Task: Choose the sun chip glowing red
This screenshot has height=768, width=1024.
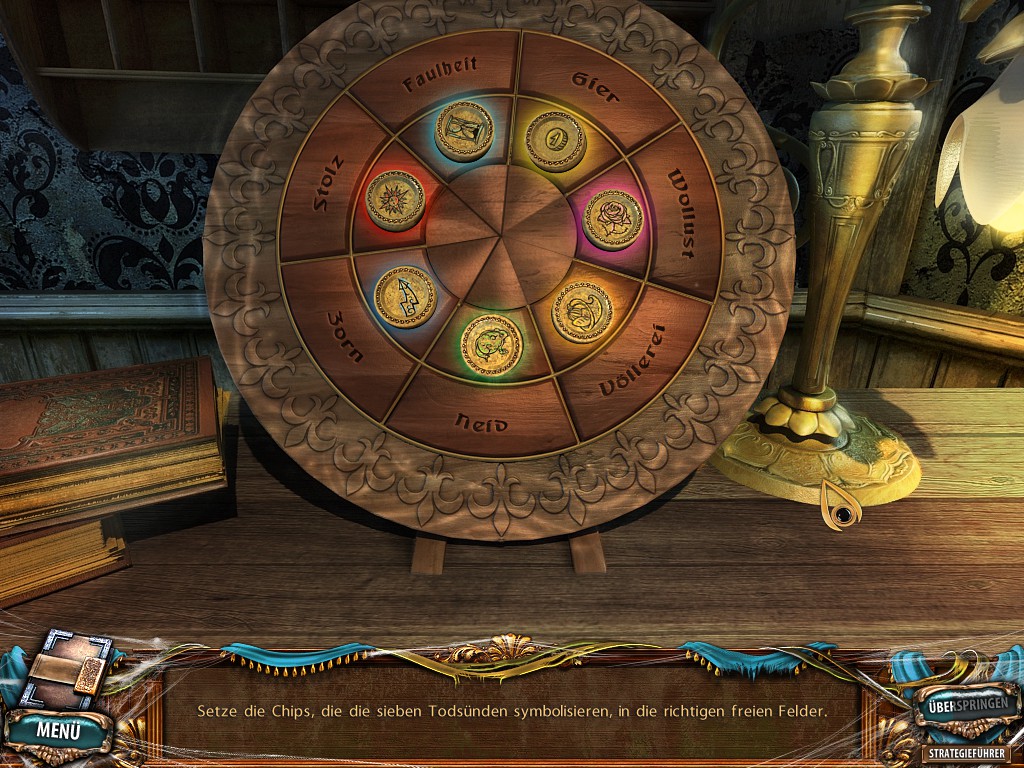Action: point(395,200)
